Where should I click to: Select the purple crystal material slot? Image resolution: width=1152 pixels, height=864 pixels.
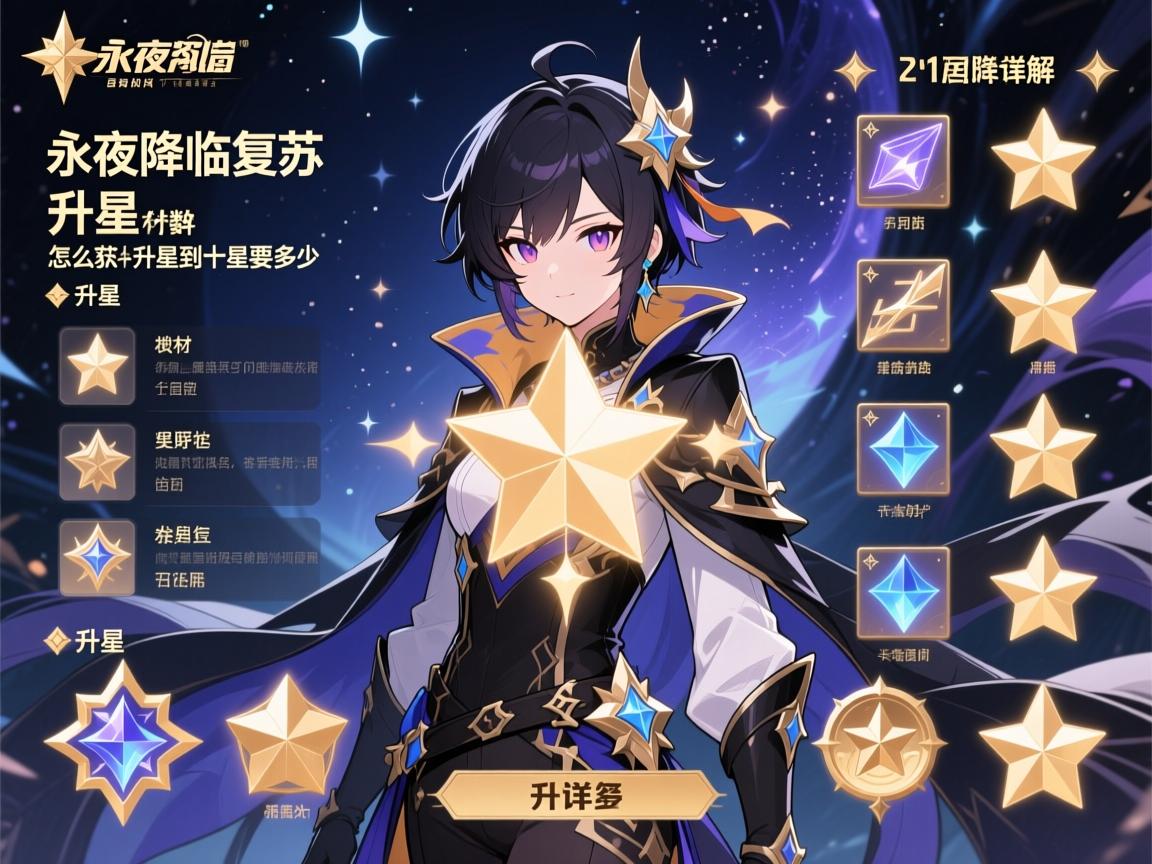903,160
